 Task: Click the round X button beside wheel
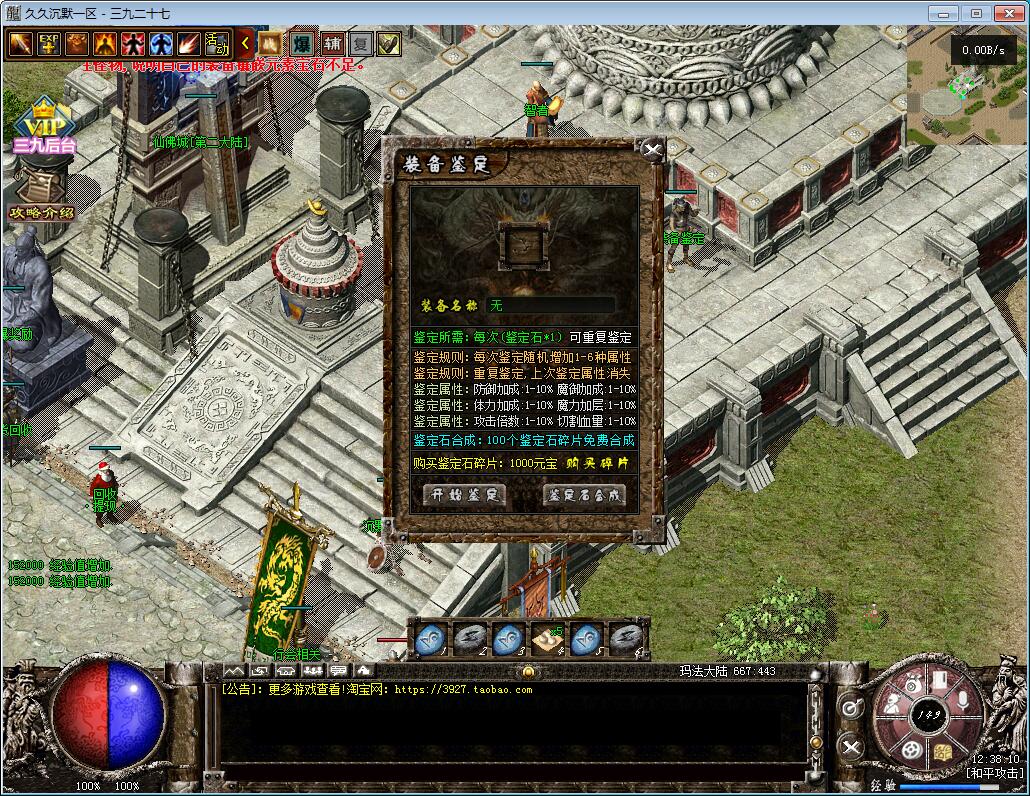(850, 746)
